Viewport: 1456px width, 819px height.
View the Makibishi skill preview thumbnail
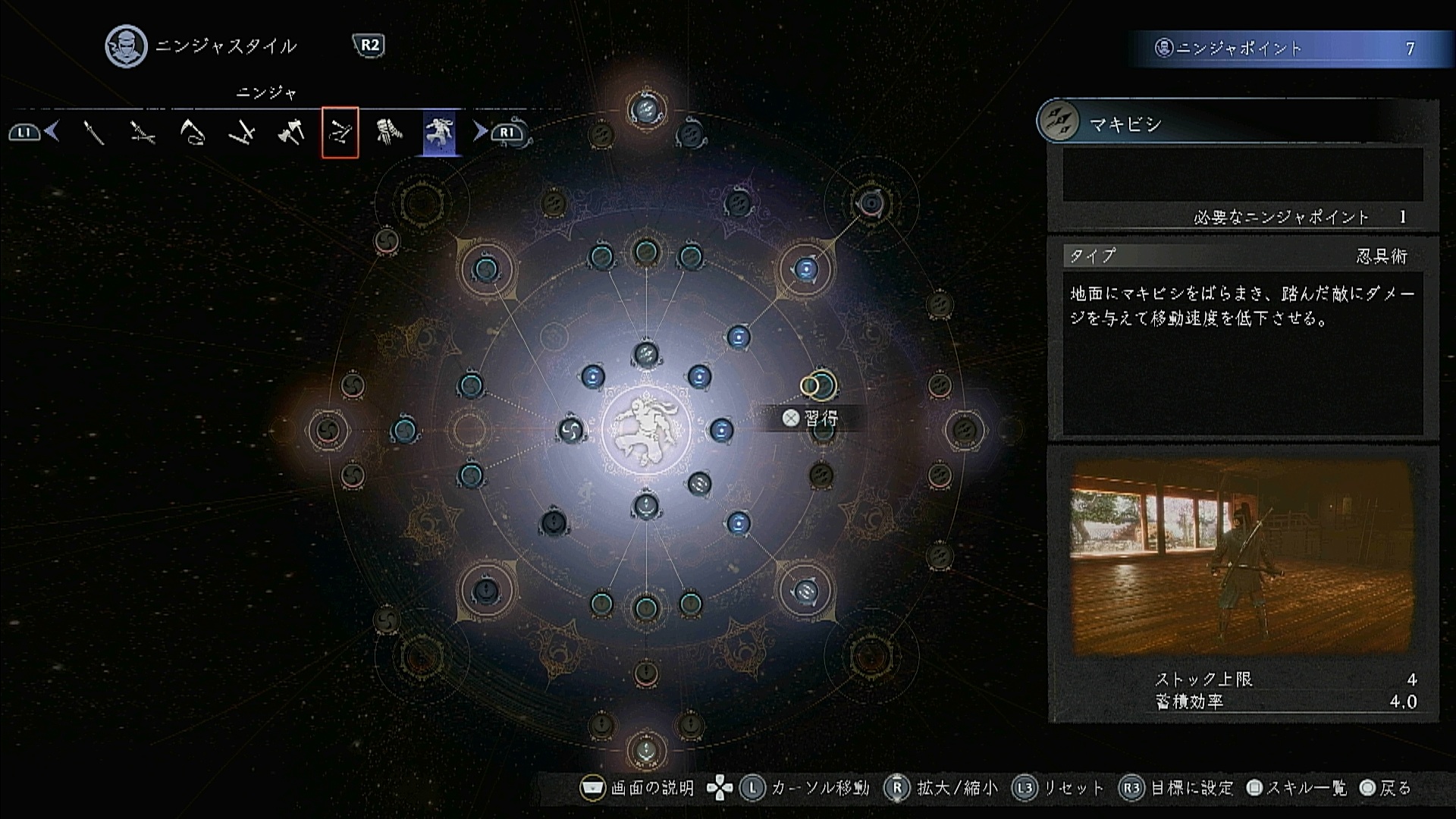pos(1241,557)
